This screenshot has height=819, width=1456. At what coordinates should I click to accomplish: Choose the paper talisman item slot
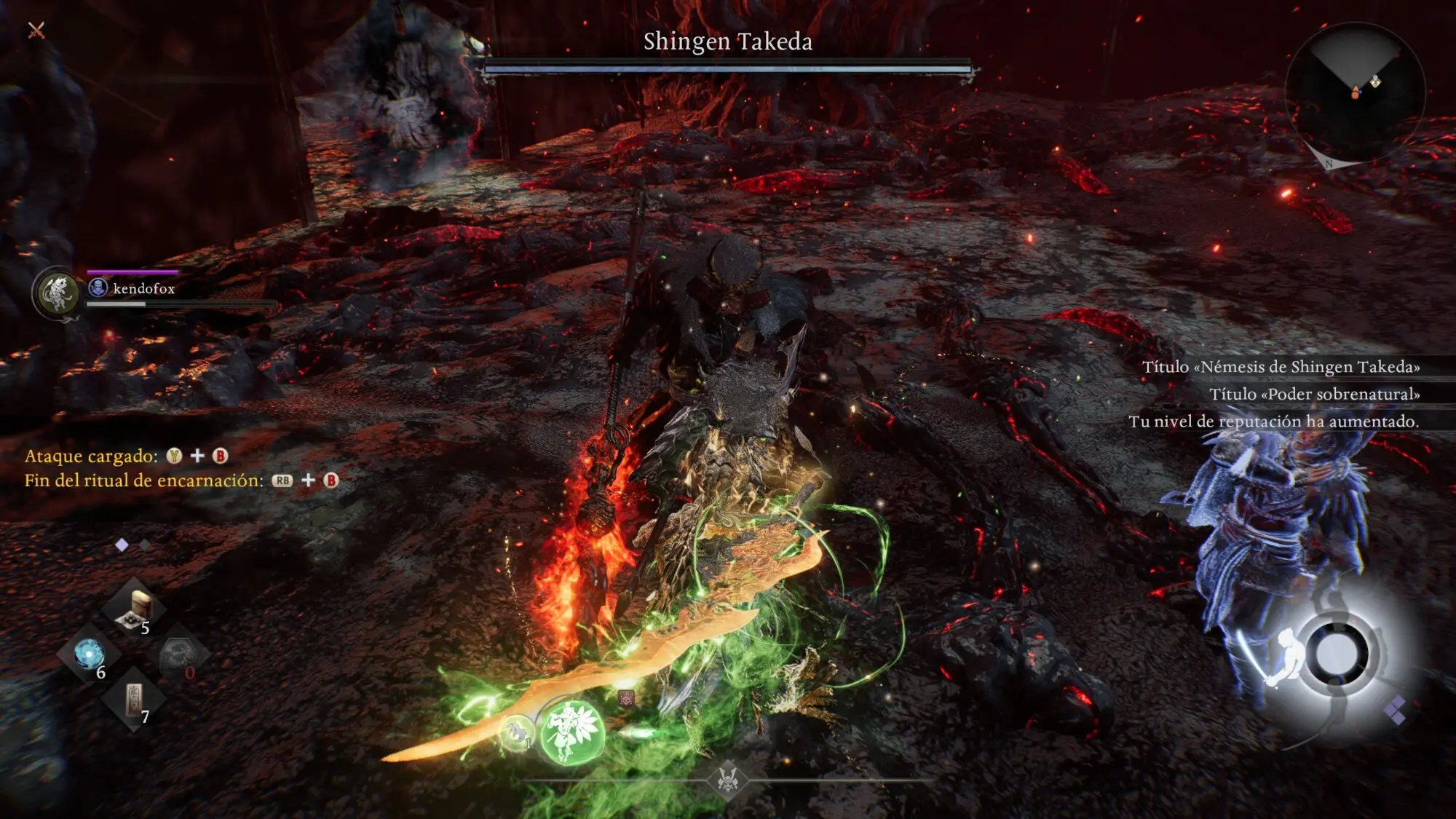pyautogui.click(x=135, y=700)
